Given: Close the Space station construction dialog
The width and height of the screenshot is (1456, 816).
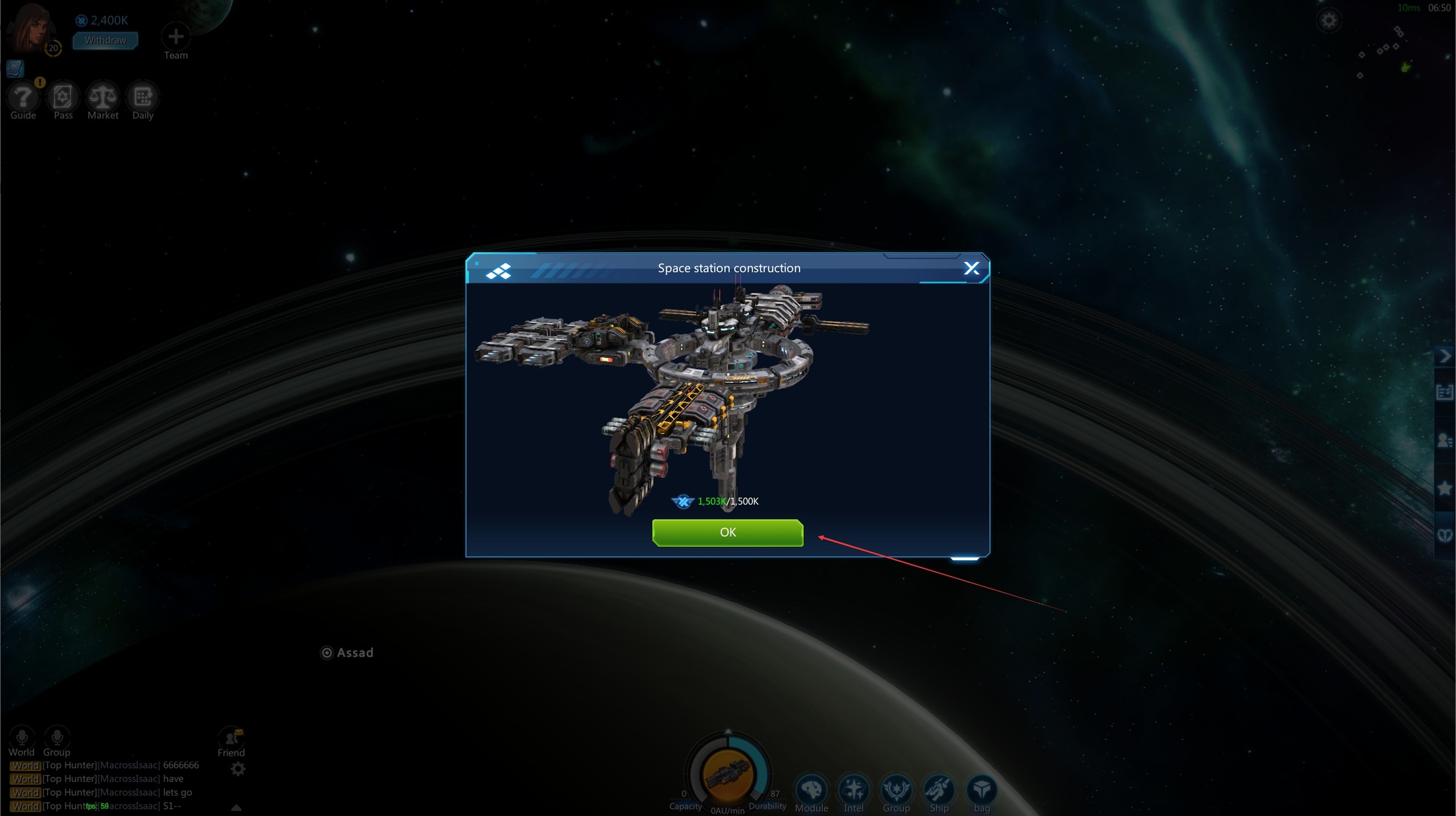Looking at the screenshot, I should tap(971, 269).
